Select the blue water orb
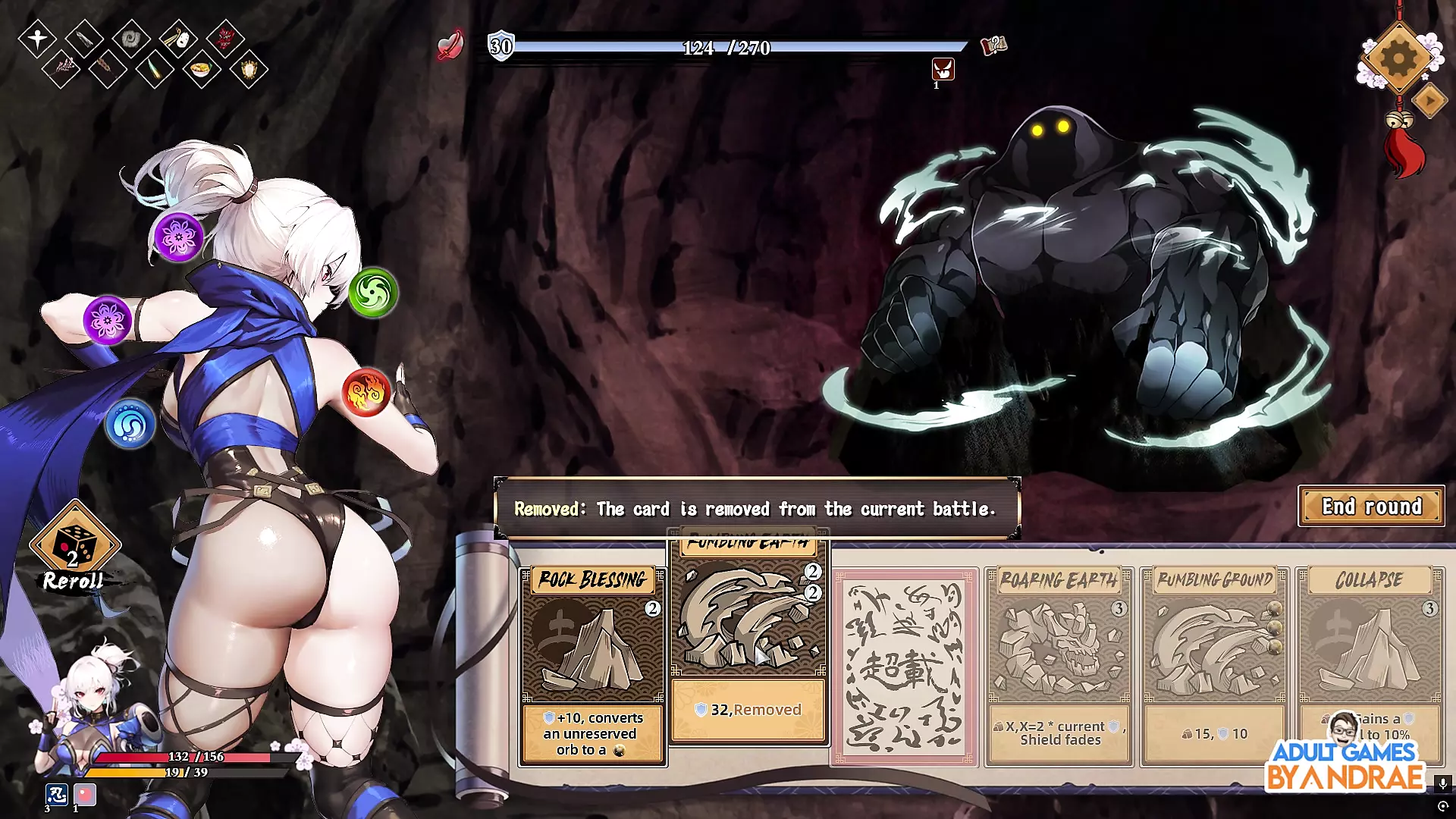1456x819 pixels. (x=130, y=424)
